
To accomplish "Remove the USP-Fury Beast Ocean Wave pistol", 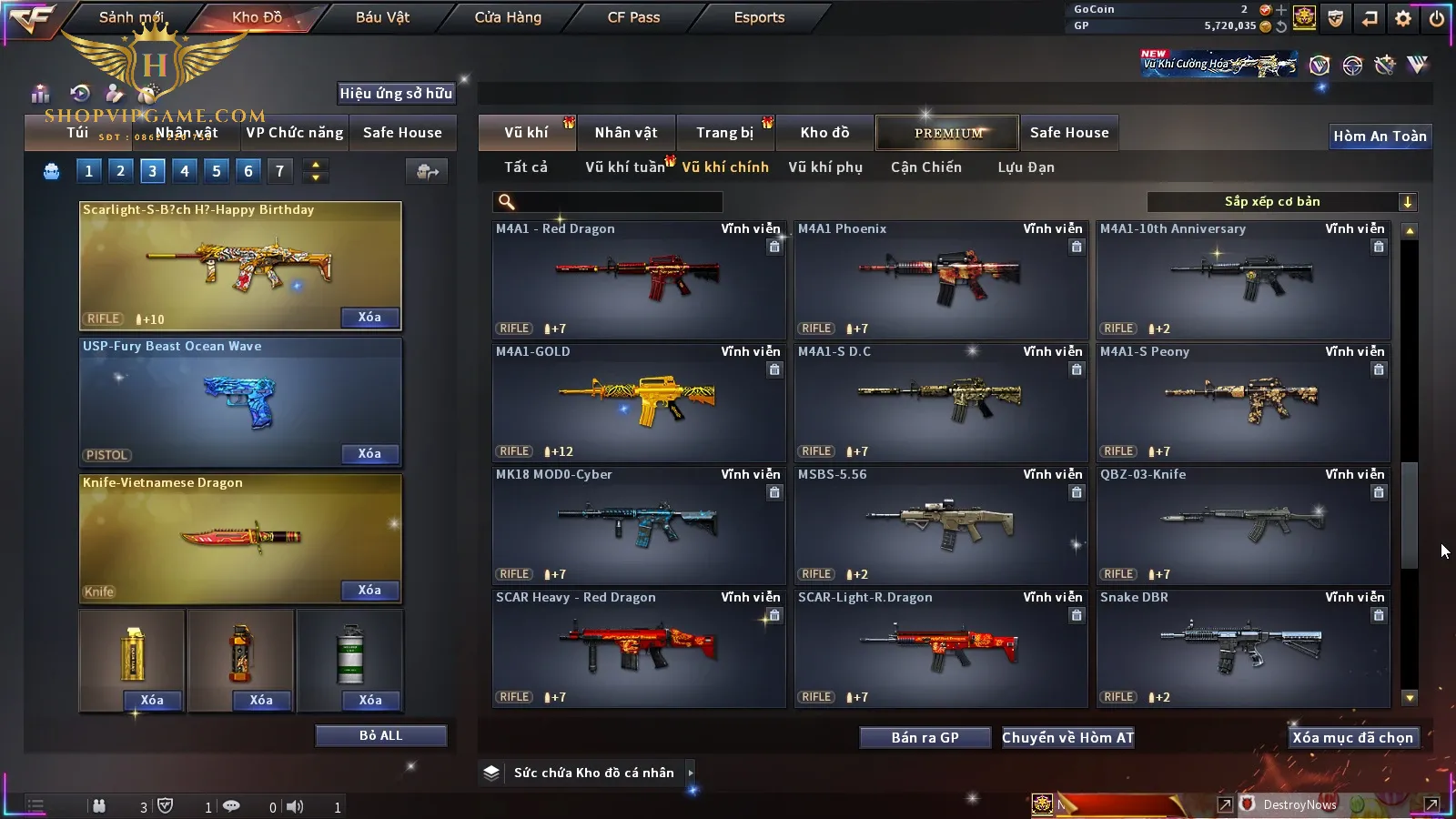I will pyautogui.click(x=369, y=453).
